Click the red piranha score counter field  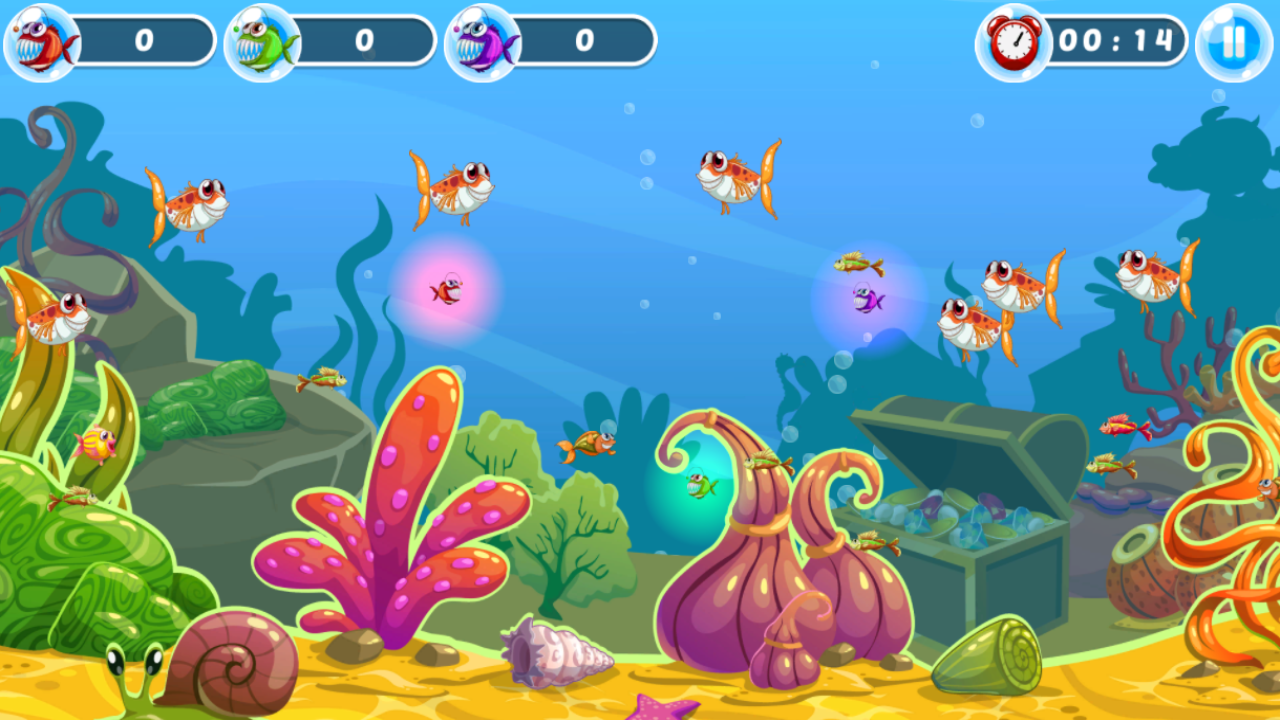pos(145,41)
